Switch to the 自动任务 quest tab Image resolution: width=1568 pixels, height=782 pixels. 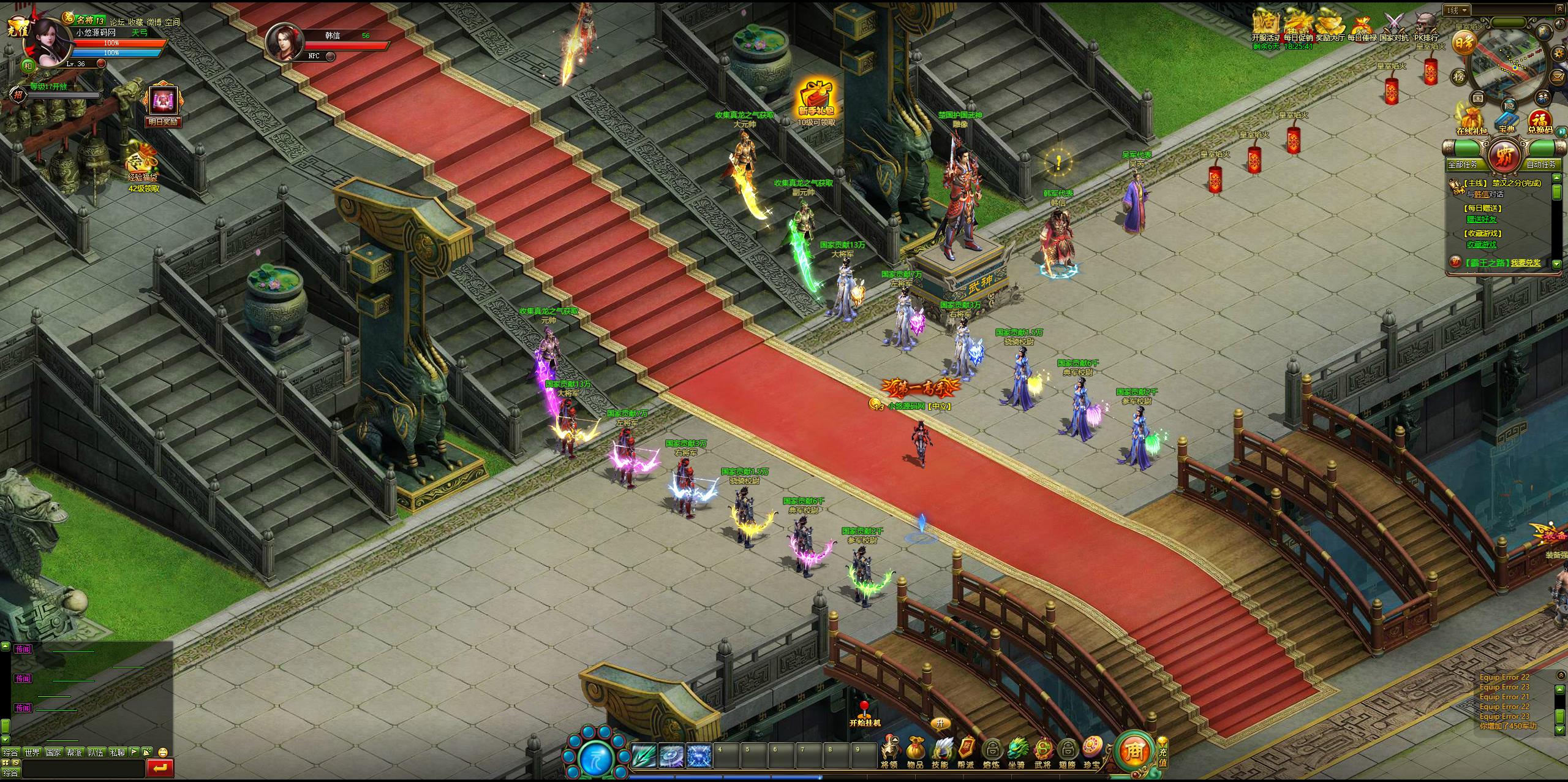coord(1540,164)
